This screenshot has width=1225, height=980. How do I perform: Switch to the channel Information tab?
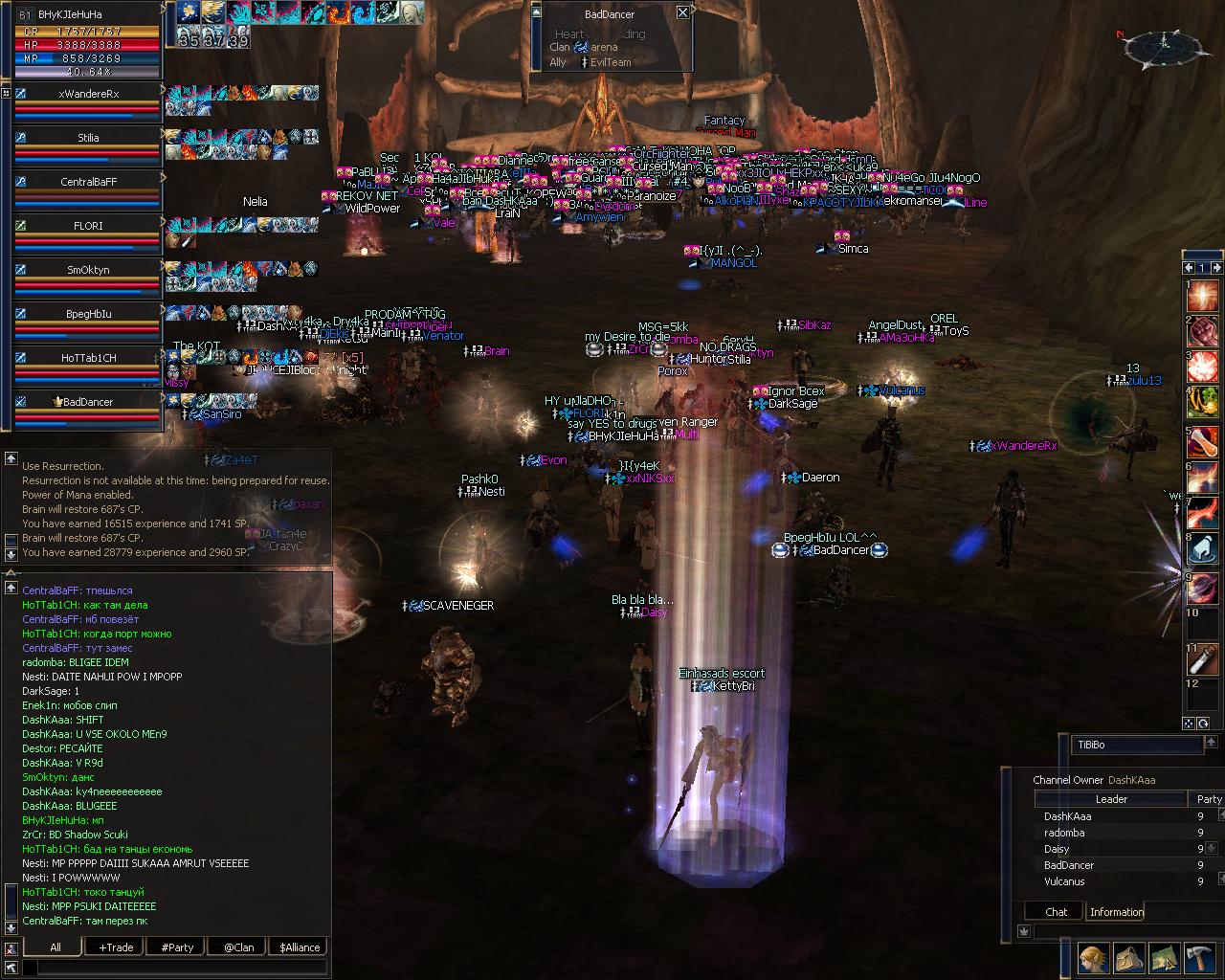[1116, 912]
